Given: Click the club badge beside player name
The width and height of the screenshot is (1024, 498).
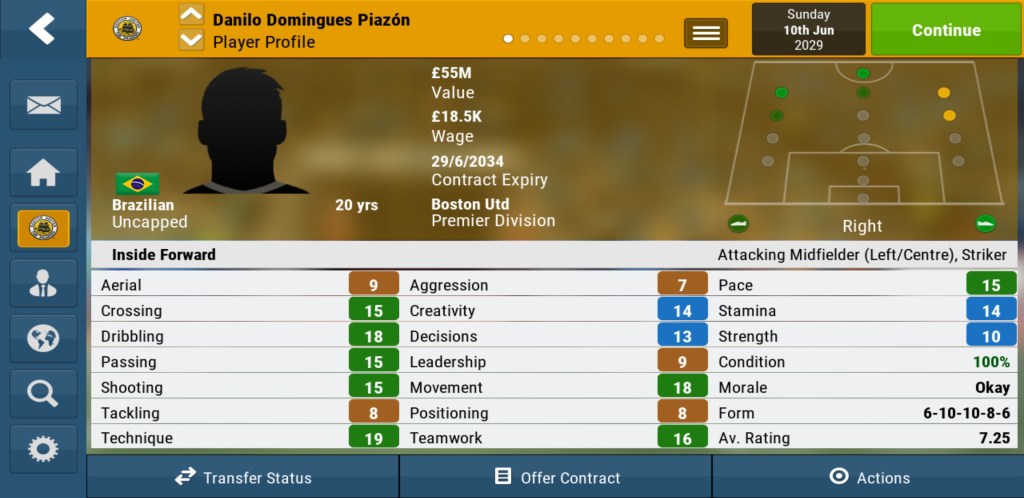Looking at the screenshot, I should point(127,28).
